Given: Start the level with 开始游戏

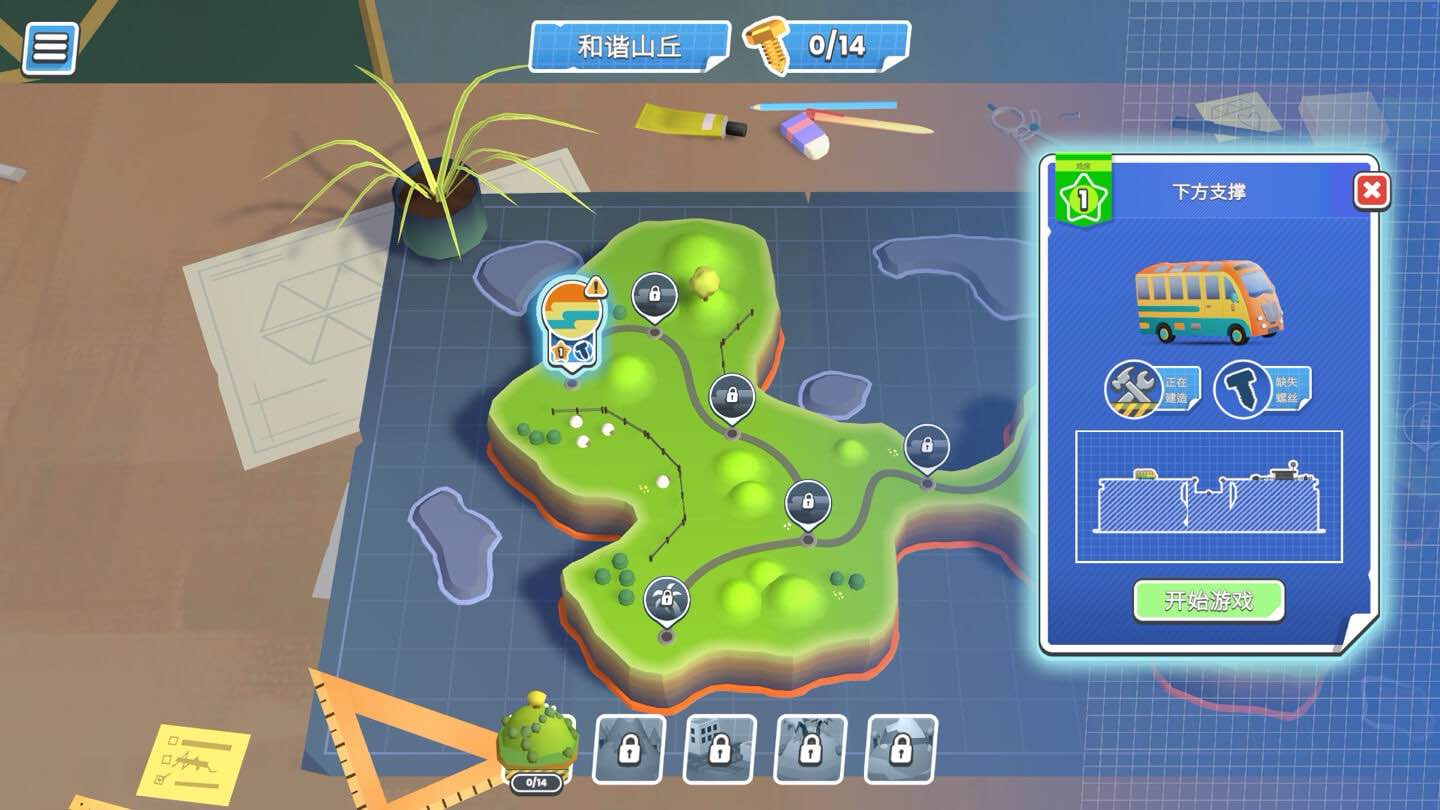Looking at the screenshot, I should pyautogui.click(x=1208, y=601).
